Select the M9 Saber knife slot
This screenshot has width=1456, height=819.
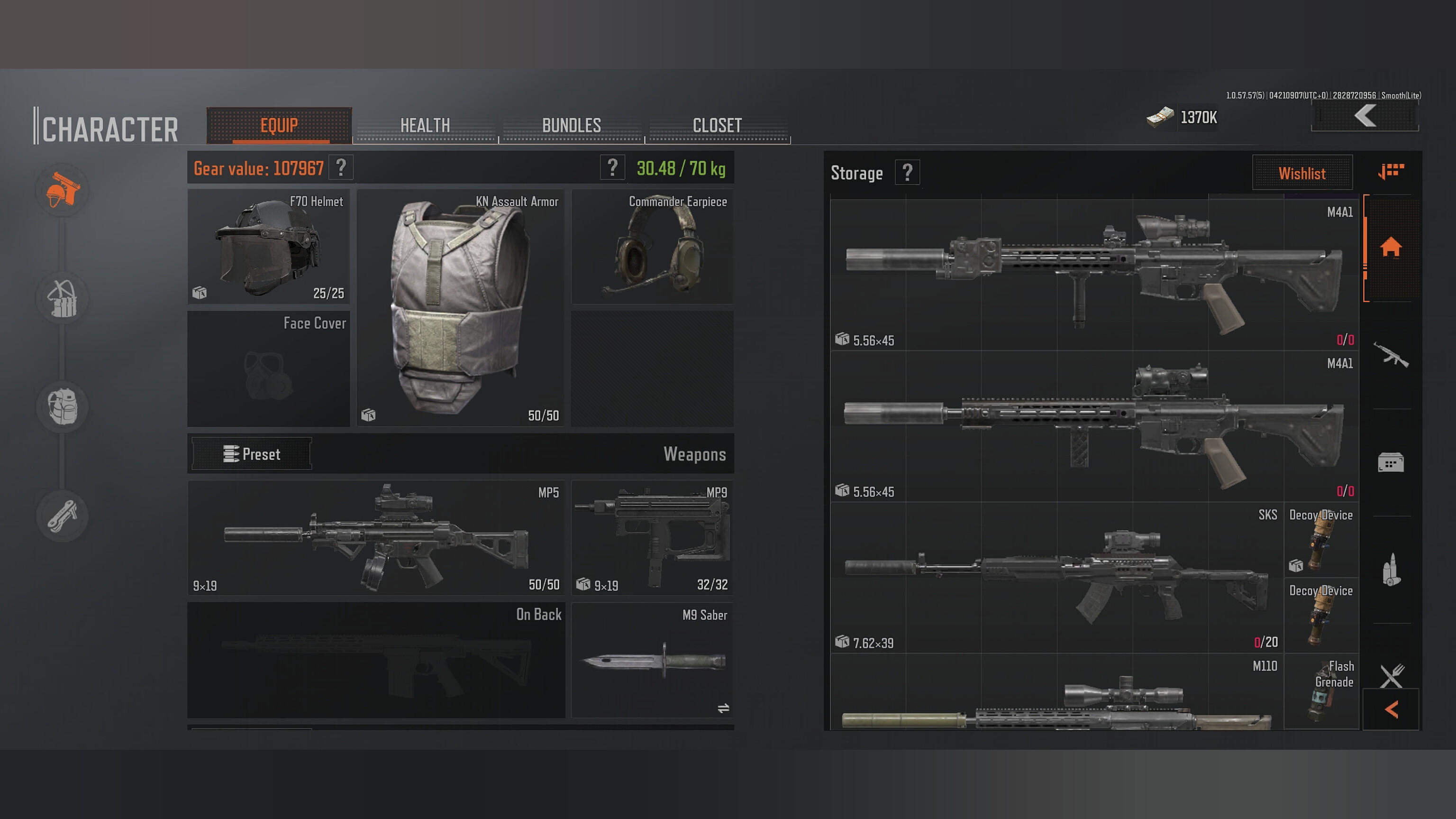652,660
